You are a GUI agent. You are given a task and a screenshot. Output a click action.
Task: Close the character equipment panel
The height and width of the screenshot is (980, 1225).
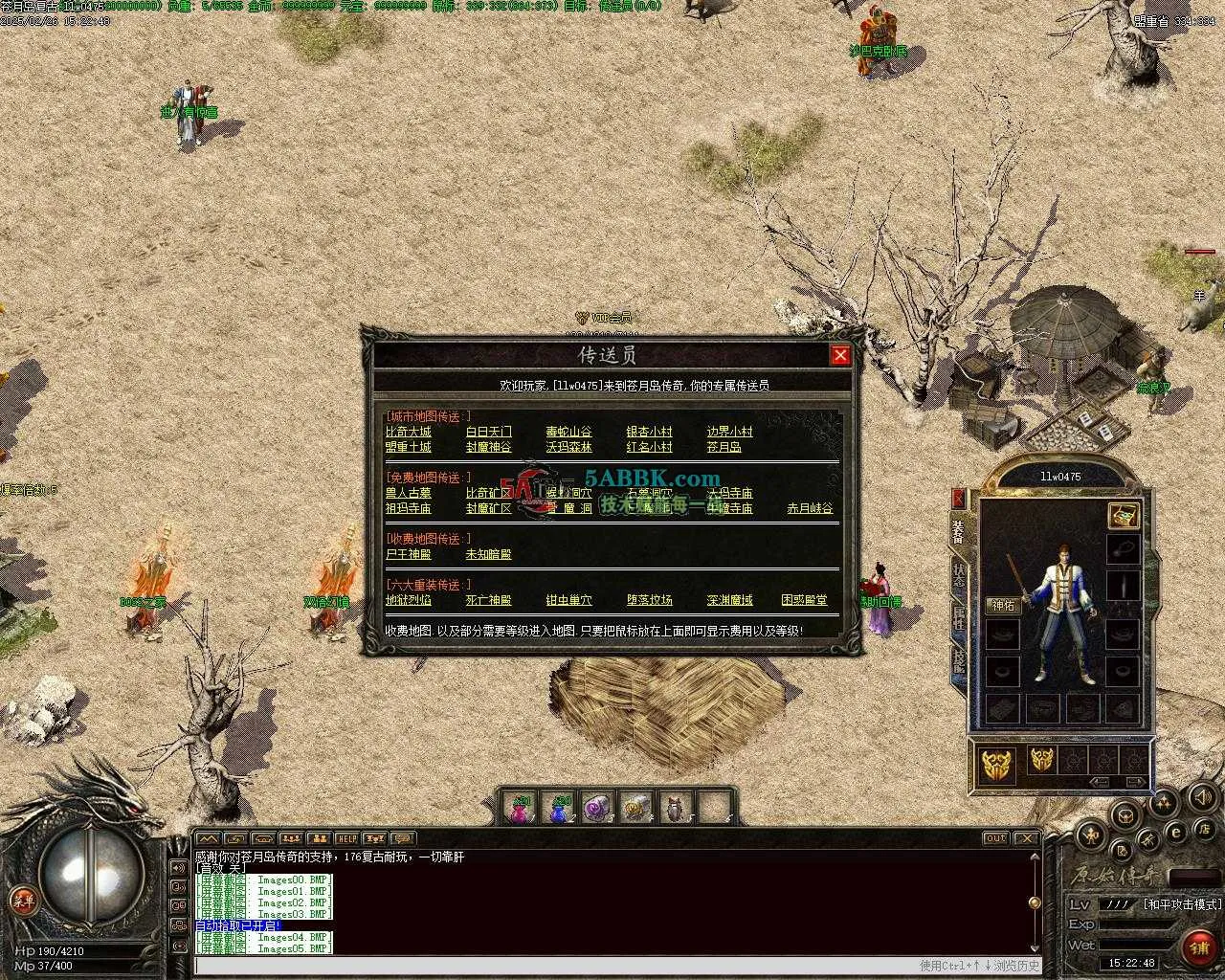point(958,498)
